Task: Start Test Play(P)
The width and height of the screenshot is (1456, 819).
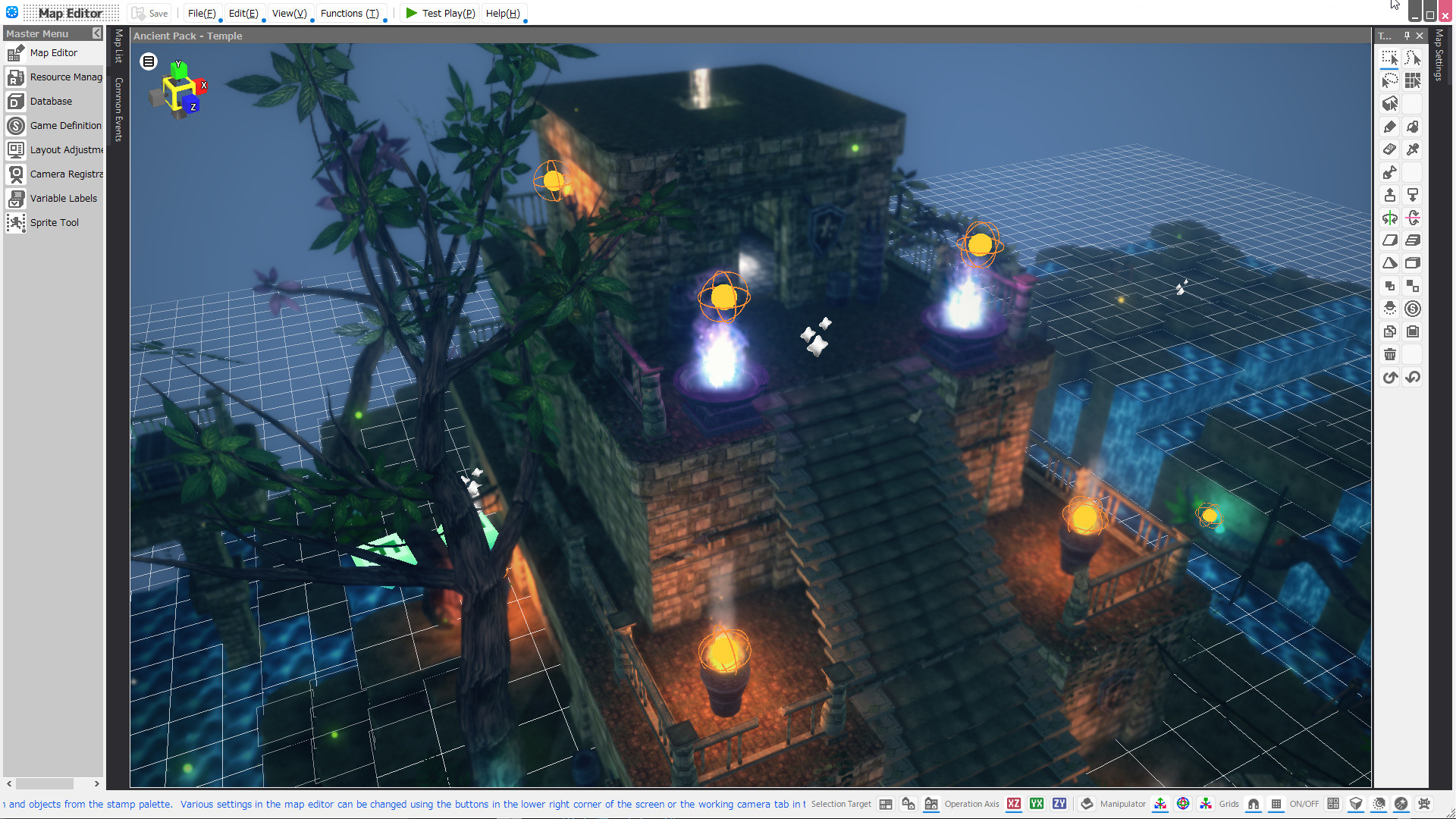Action: tap(440, 13)
